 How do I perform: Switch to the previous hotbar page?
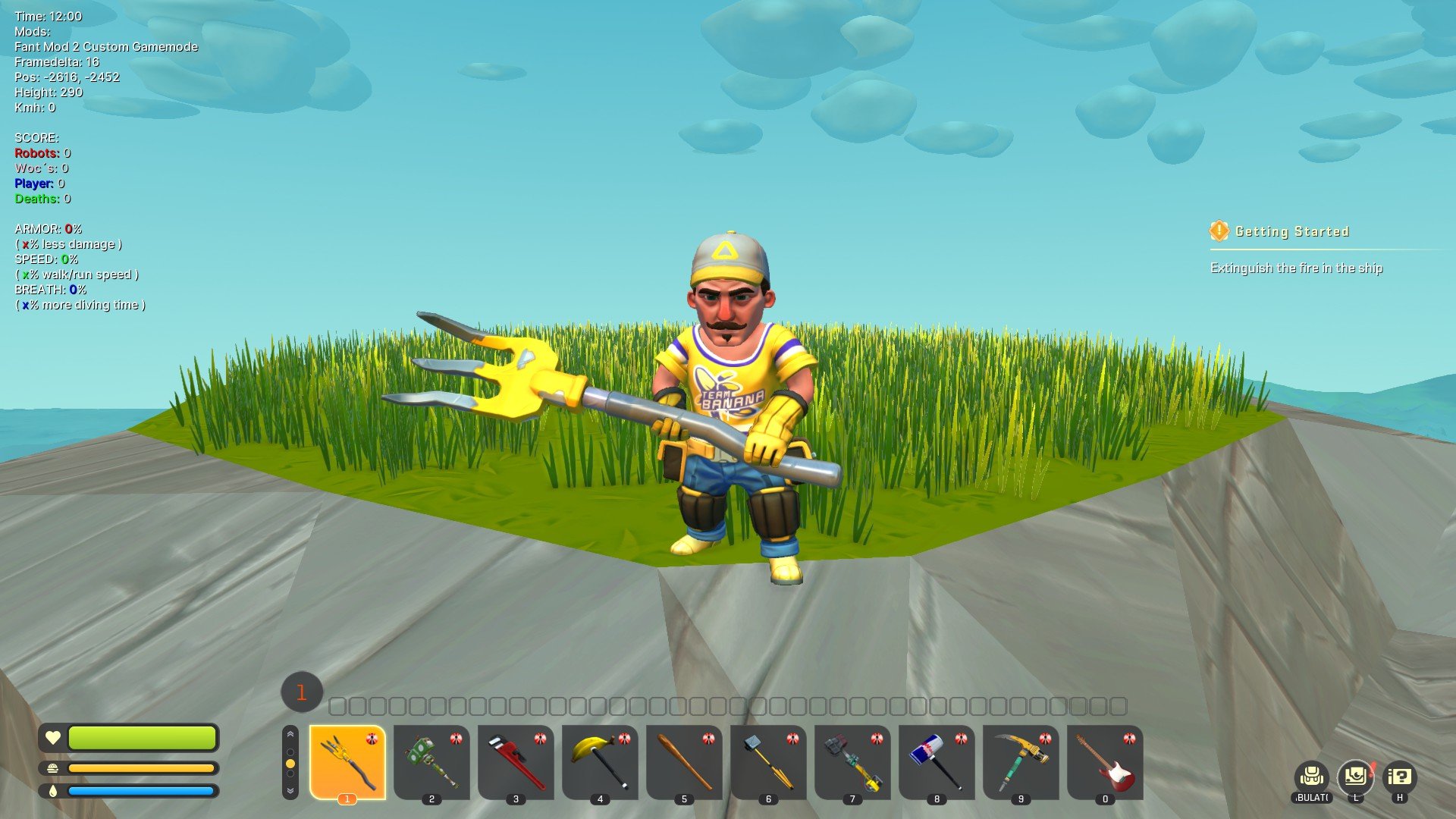point(290,735)
